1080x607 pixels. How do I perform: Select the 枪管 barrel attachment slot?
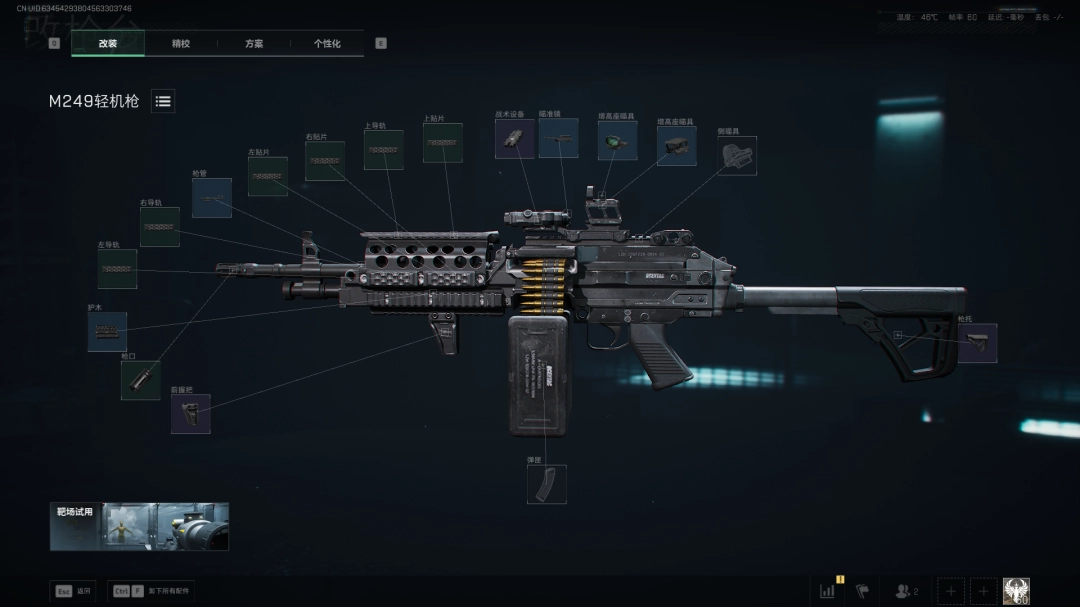pos(212,198)
